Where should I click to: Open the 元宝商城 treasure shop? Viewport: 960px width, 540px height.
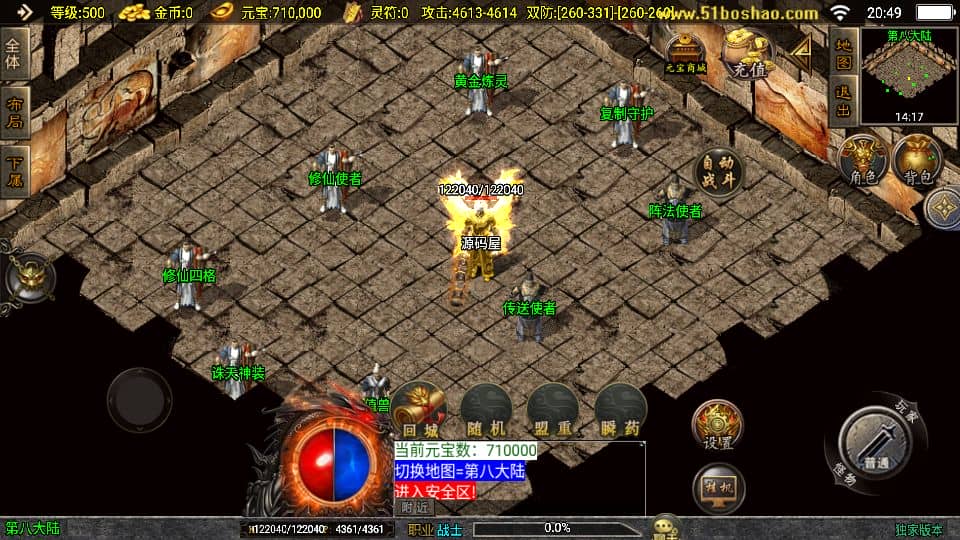tap(686, 52)
